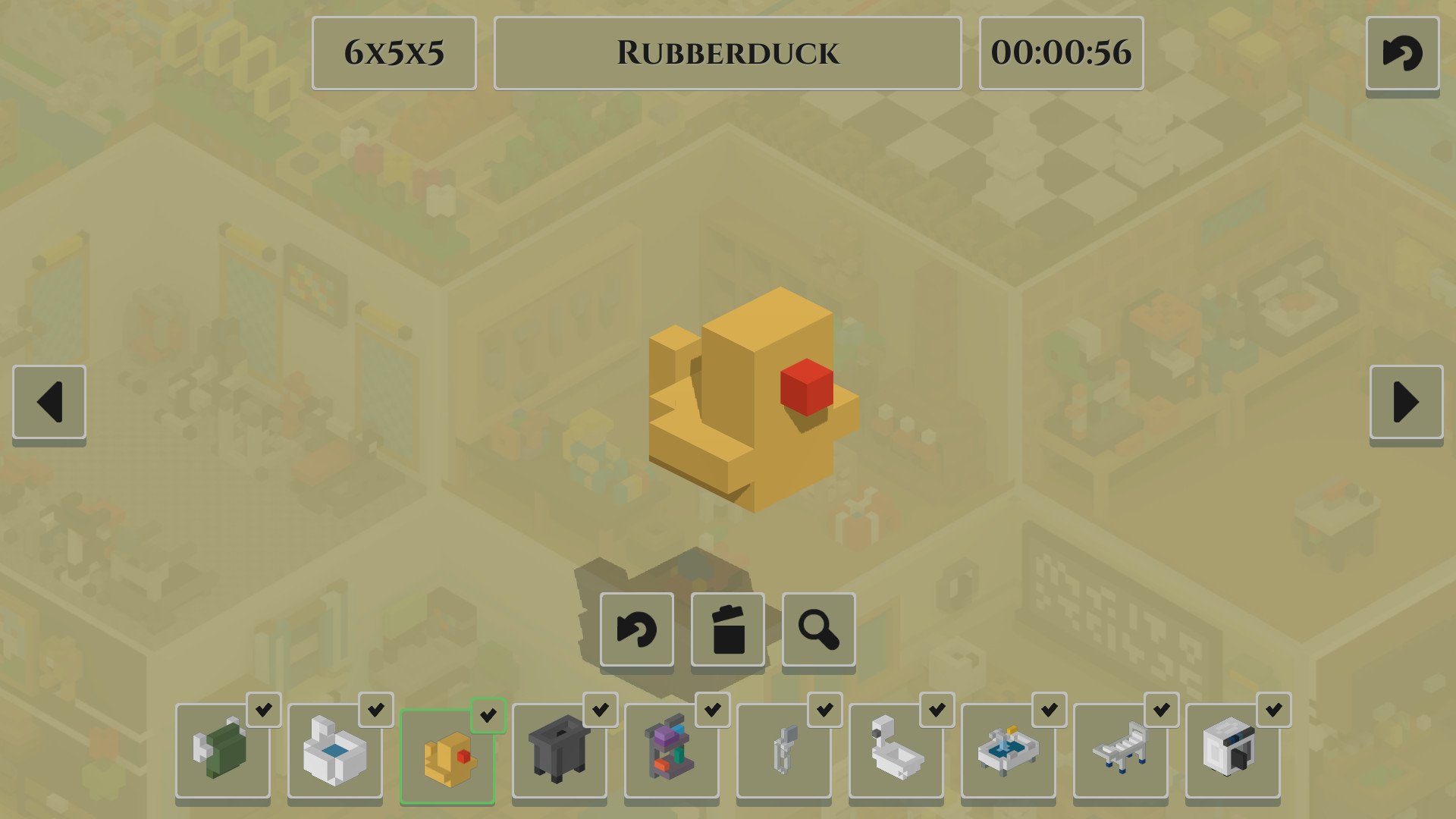Select the trash delete tool
The width and height of the screenshot is (1456, 819).
727,630
